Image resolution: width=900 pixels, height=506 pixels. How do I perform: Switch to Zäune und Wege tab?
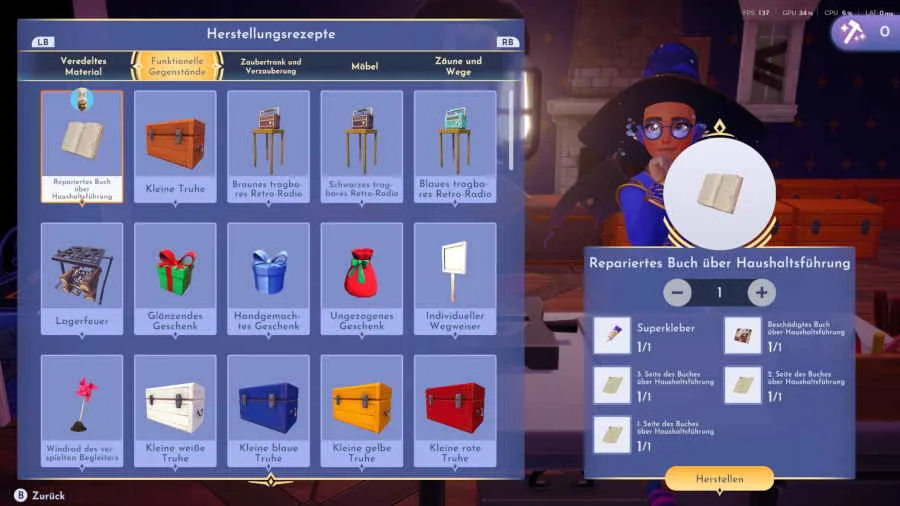(x=458, y=66)
